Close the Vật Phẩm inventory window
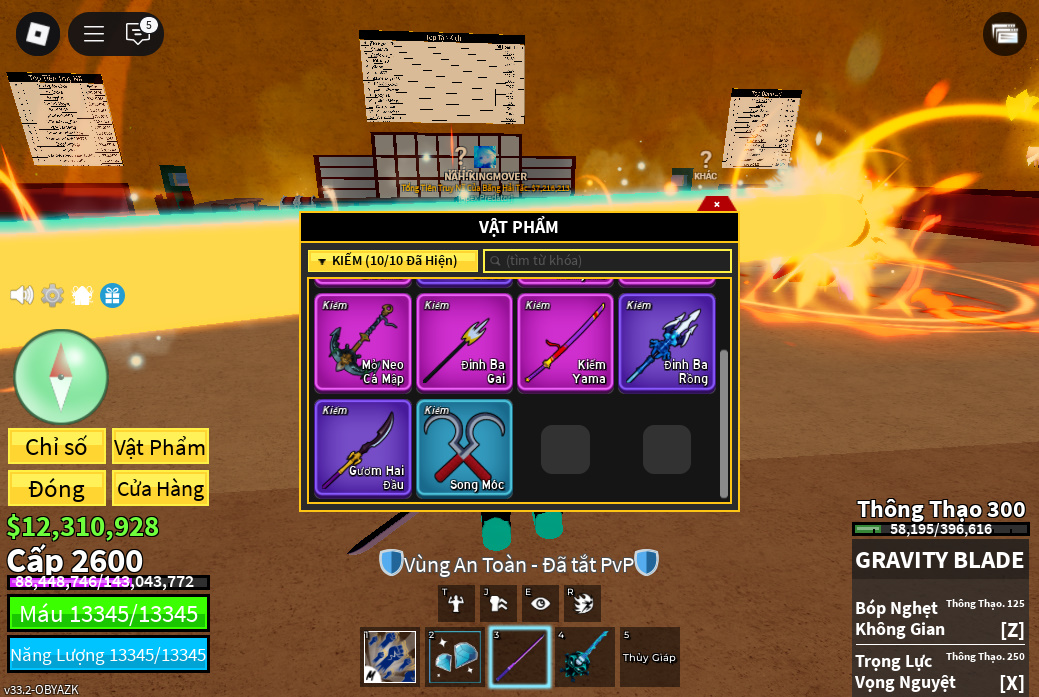This screenshot has height=697, width=1039. point(716,204)
